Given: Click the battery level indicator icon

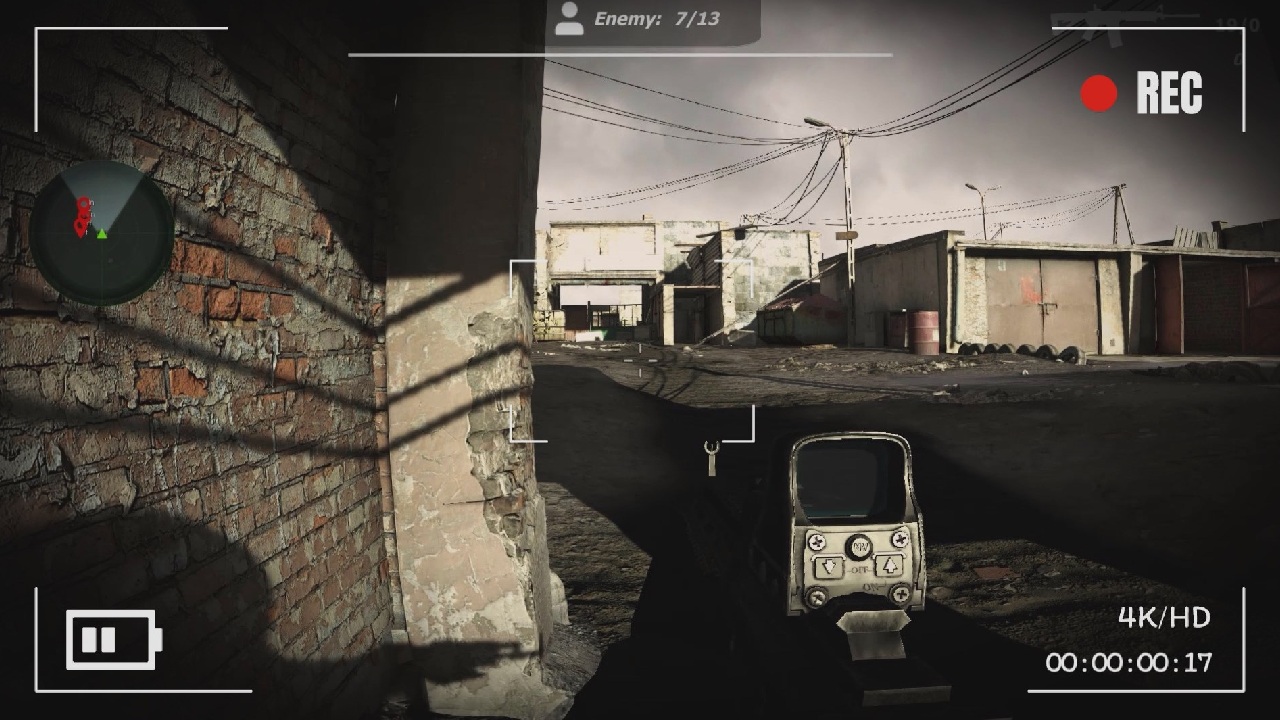Looking at the screenshot, I should pos(113,638).
